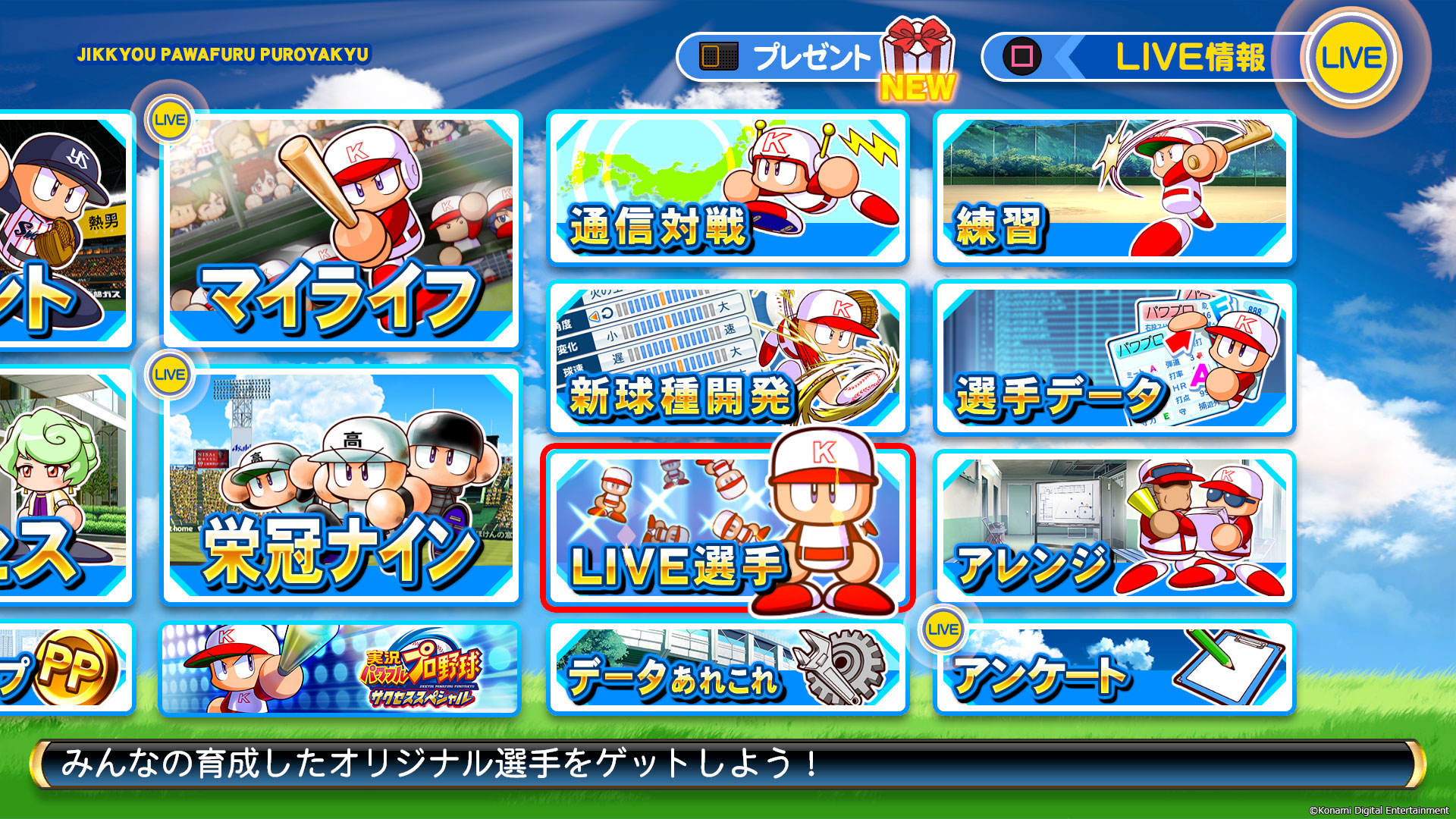This screenshot has width=1456, height=819.
Task: Select the LIVE badge on マイライフ
Action: pyautogui.click(x=172, y=119)
